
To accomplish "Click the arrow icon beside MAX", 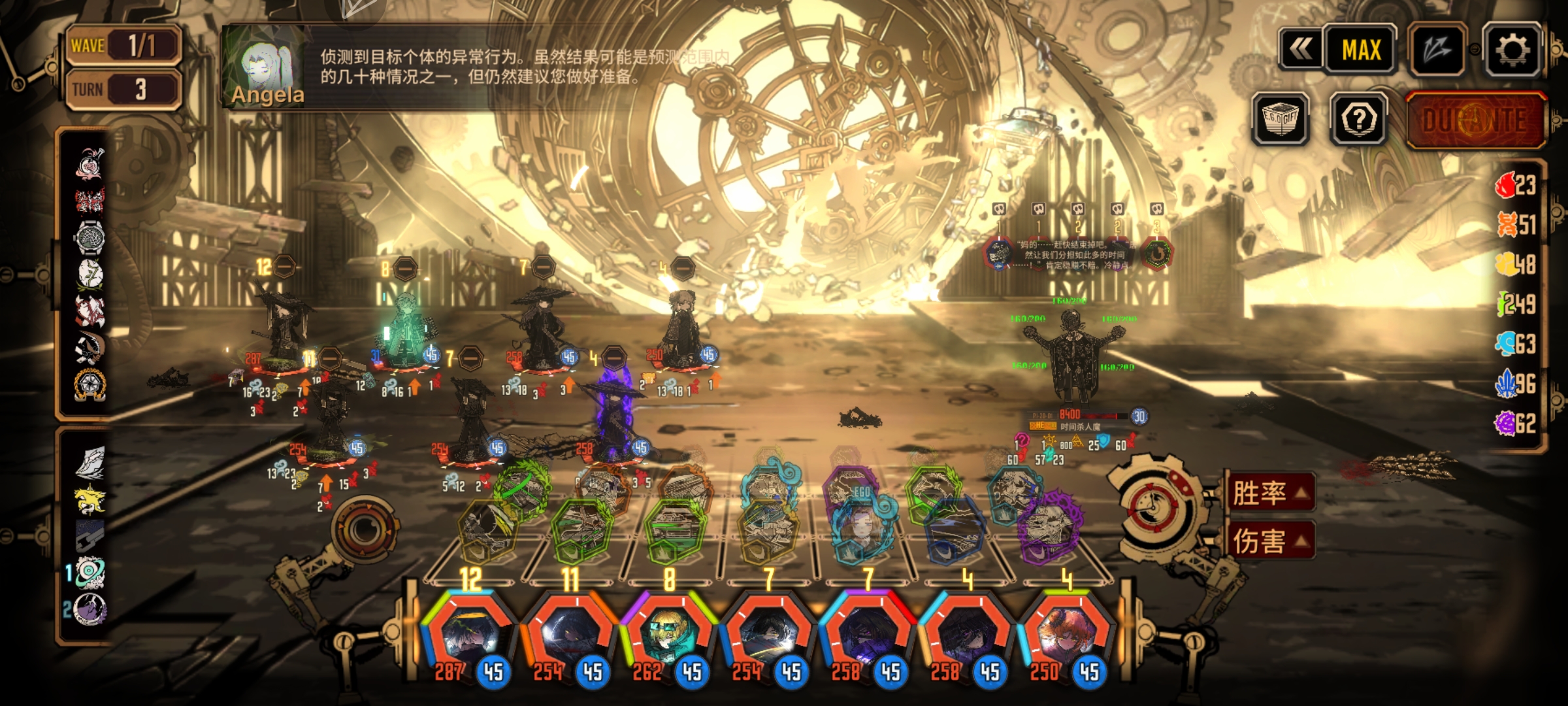I will 1437,50.
